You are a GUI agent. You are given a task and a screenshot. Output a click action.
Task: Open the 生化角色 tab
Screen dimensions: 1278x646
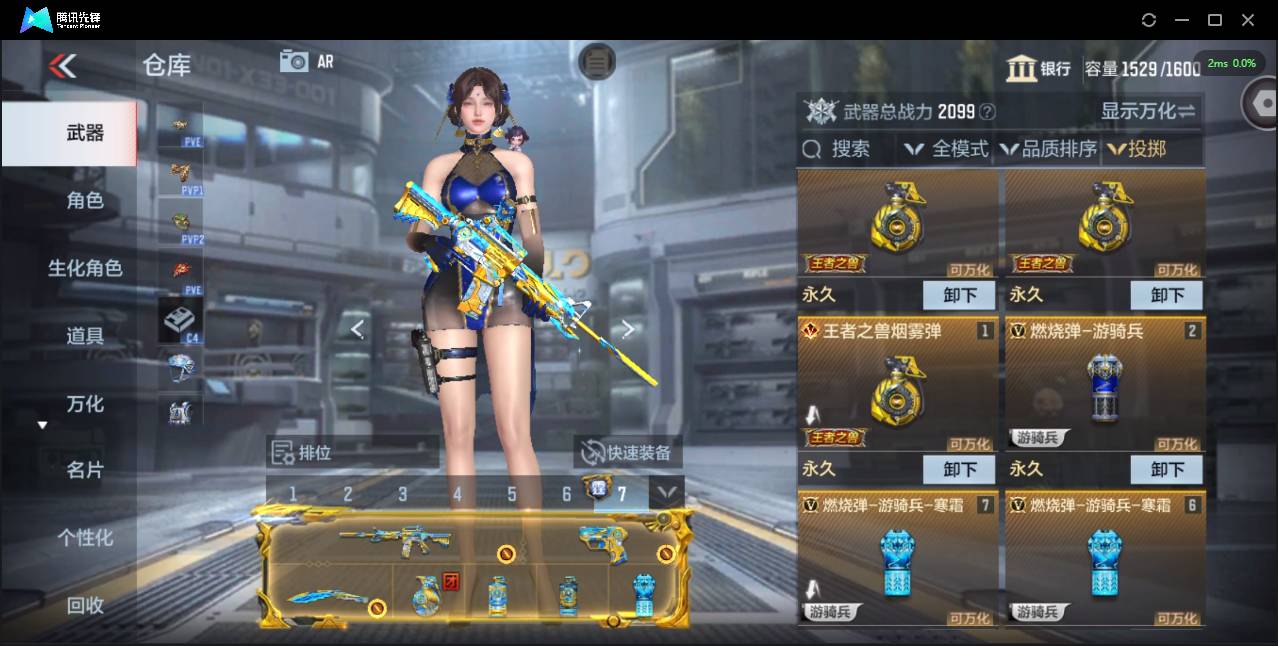coord(85,268)
